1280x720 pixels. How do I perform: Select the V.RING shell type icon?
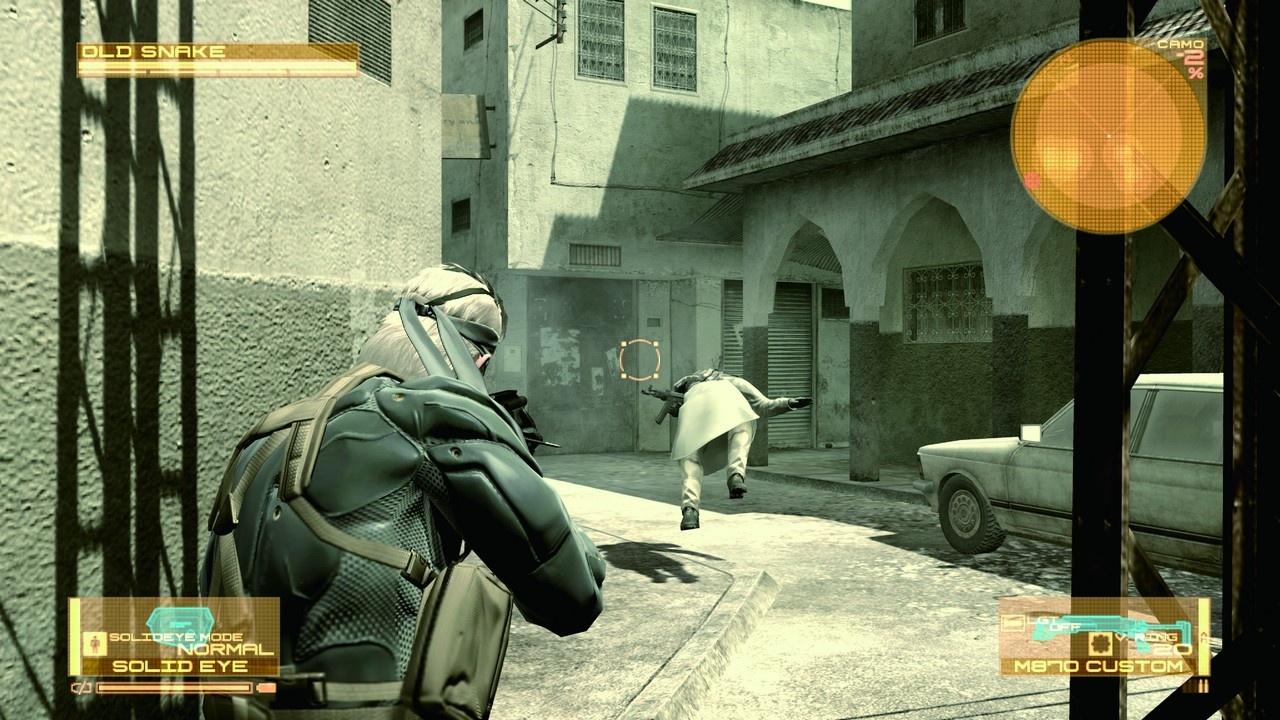(x=1100, y=643)
